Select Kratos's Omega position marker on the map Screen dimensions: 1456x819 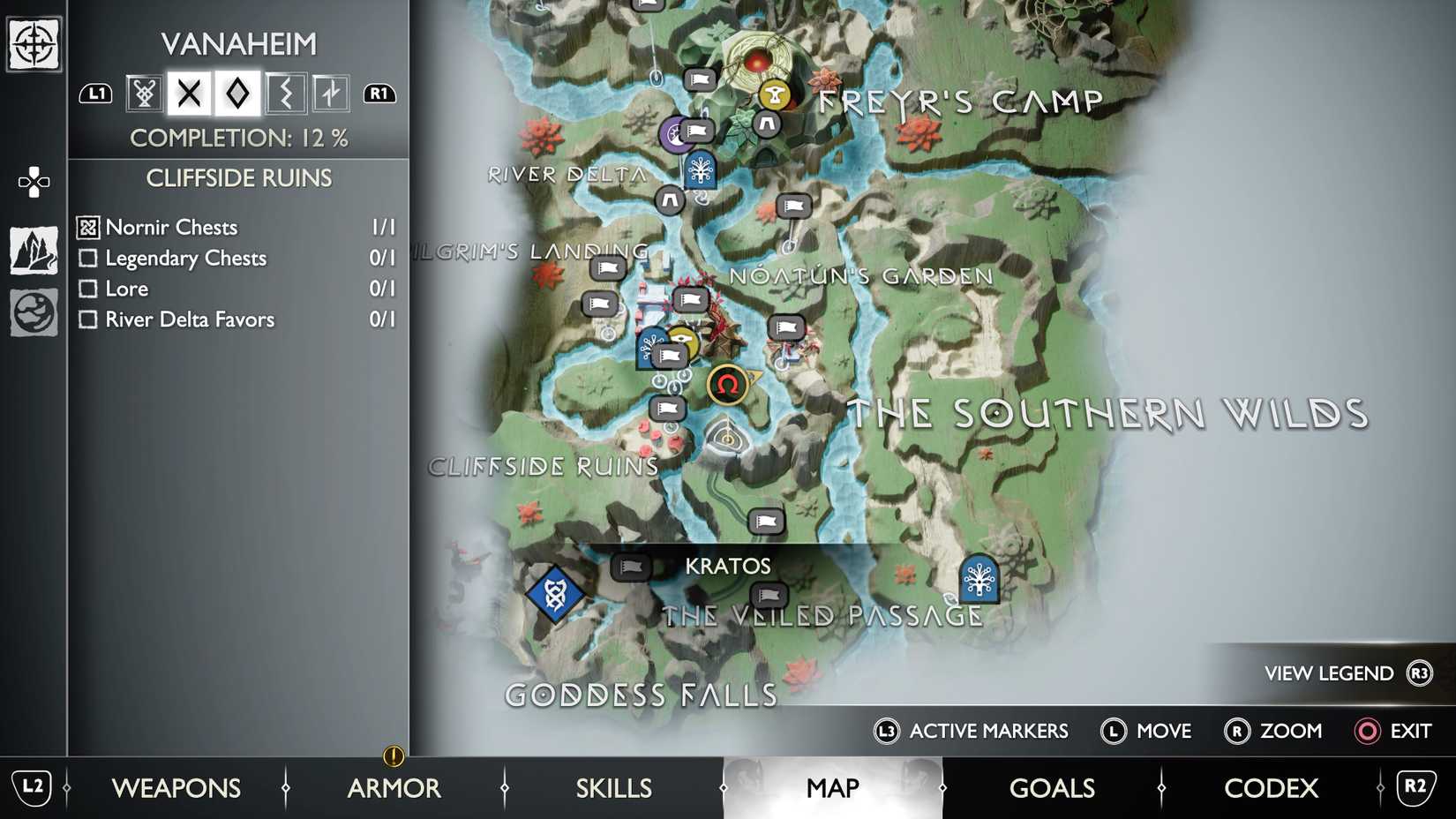726,384
